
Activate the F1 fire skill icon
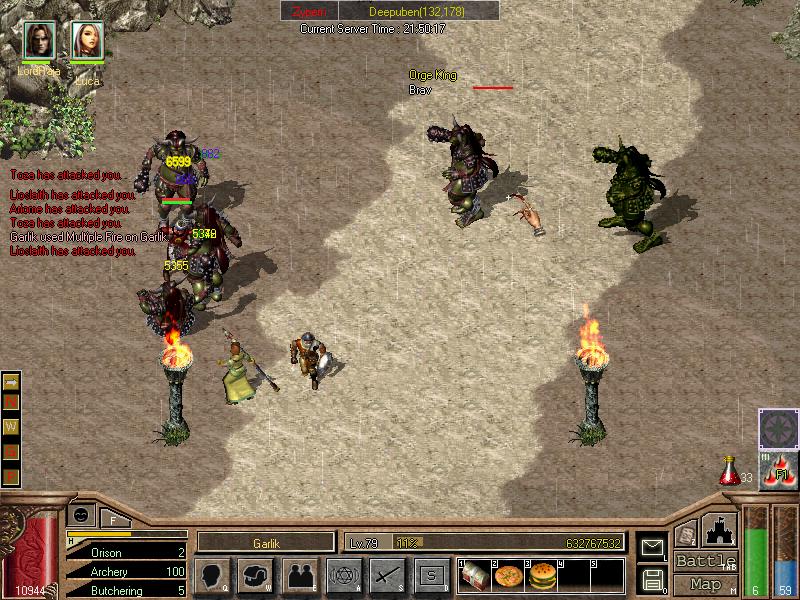click(778, 470)
